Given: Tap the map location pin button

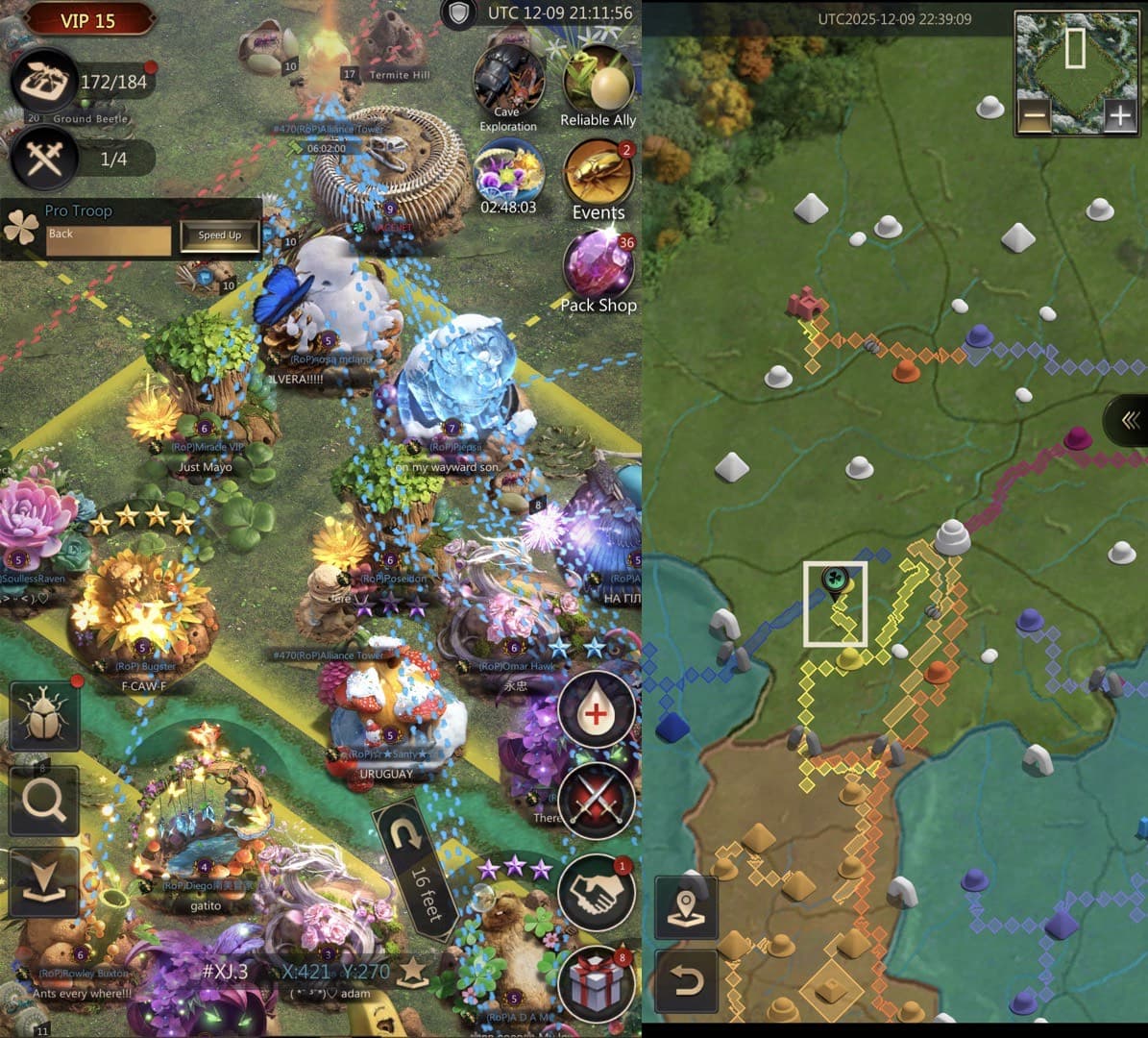Looking at the screenshot, I should [686, 906].
